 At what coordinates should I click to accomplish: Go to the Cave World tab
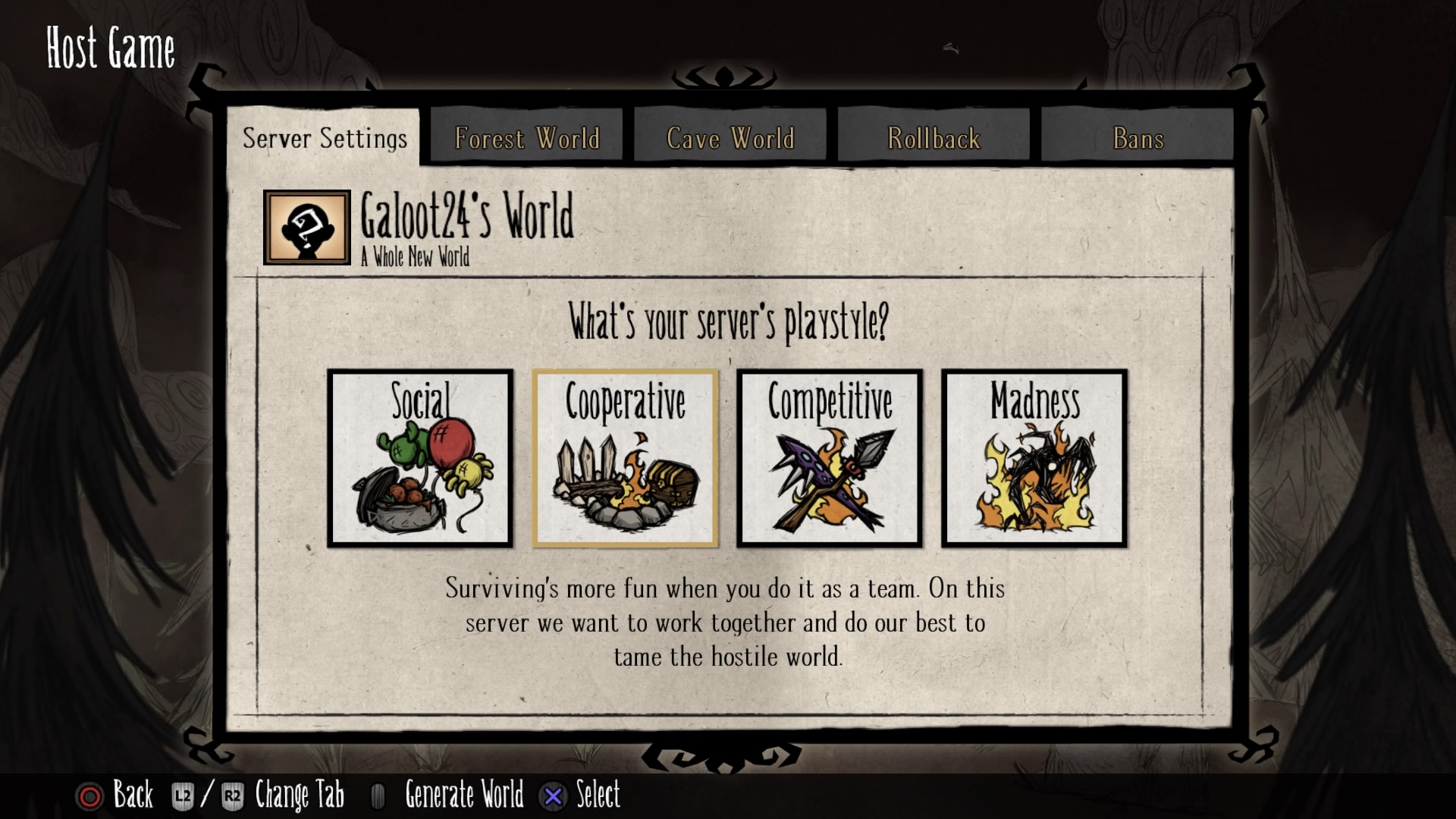pos(730,138)
